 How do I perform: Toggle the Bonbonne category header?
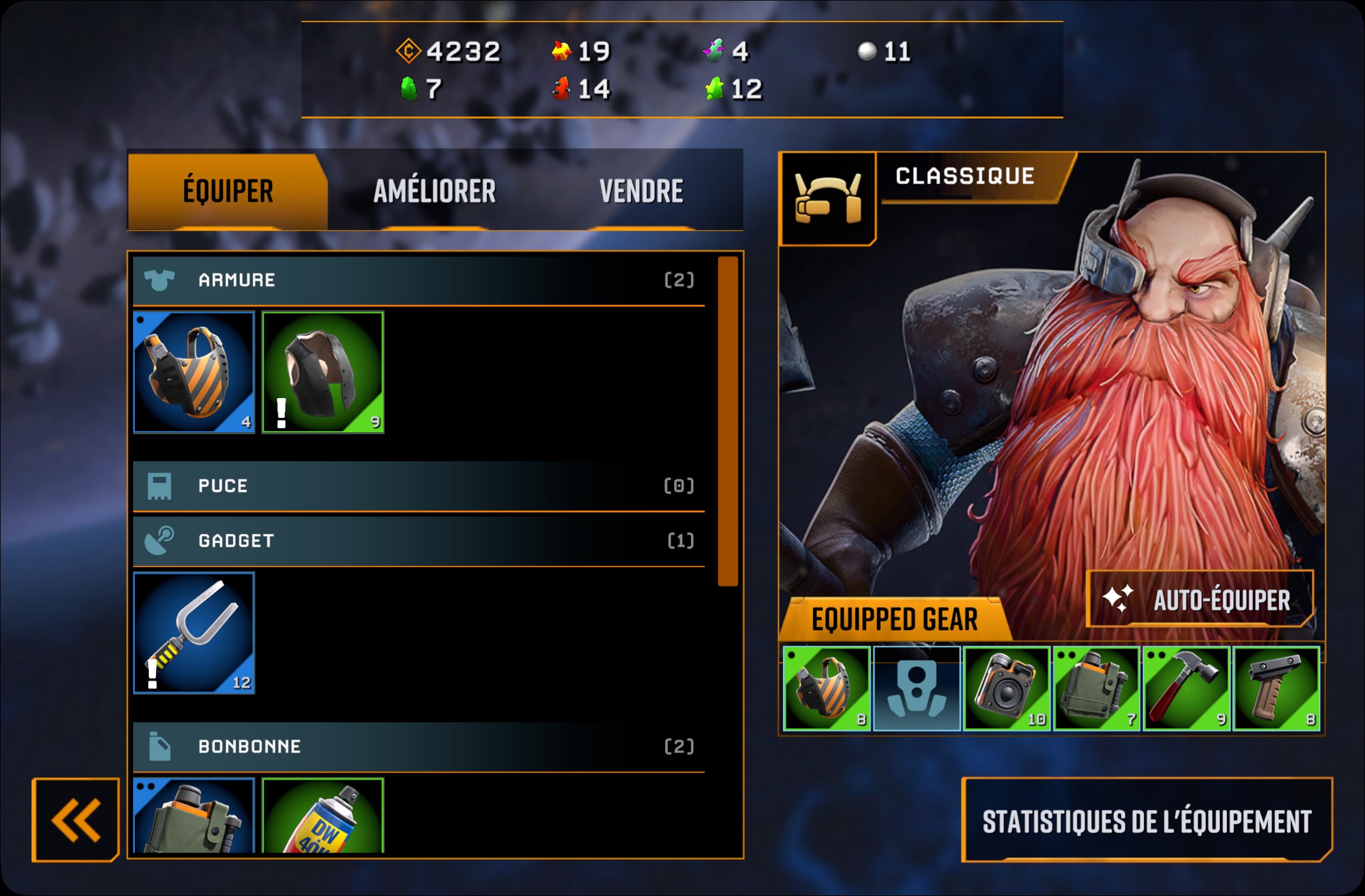[419, 747]
